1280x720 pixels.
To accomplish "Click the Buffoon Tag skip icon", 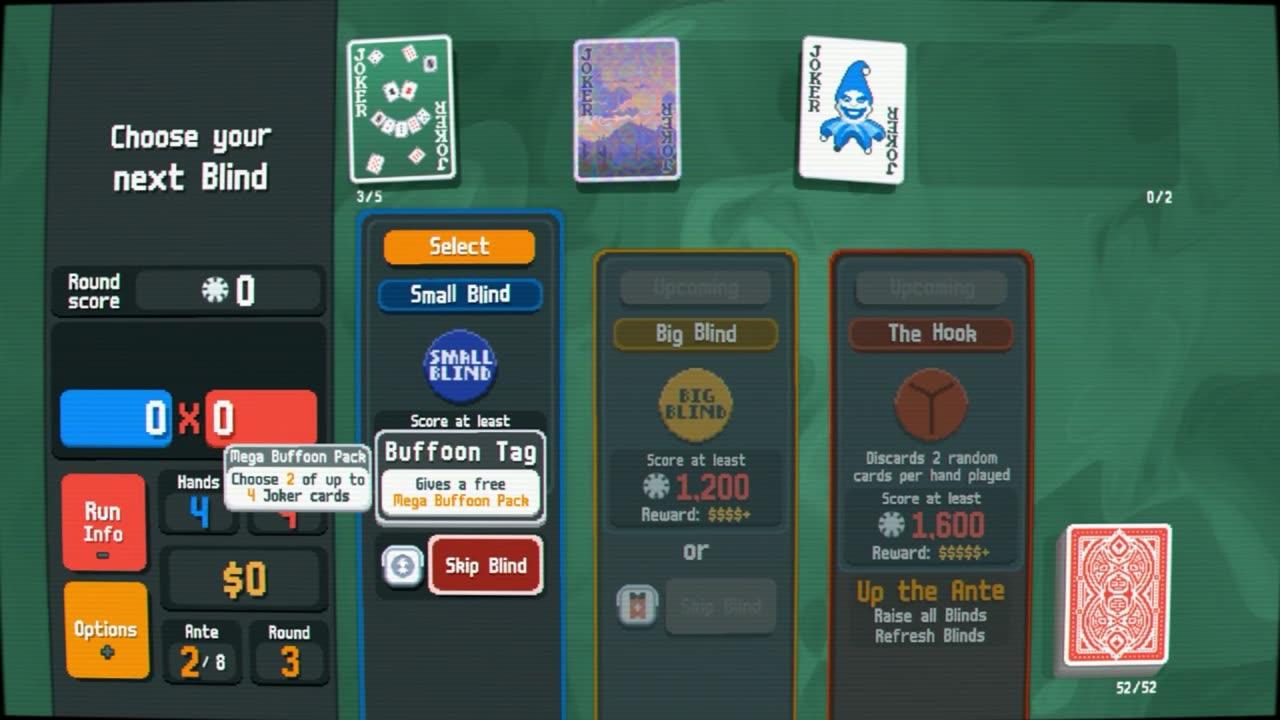I will (401, 566).
